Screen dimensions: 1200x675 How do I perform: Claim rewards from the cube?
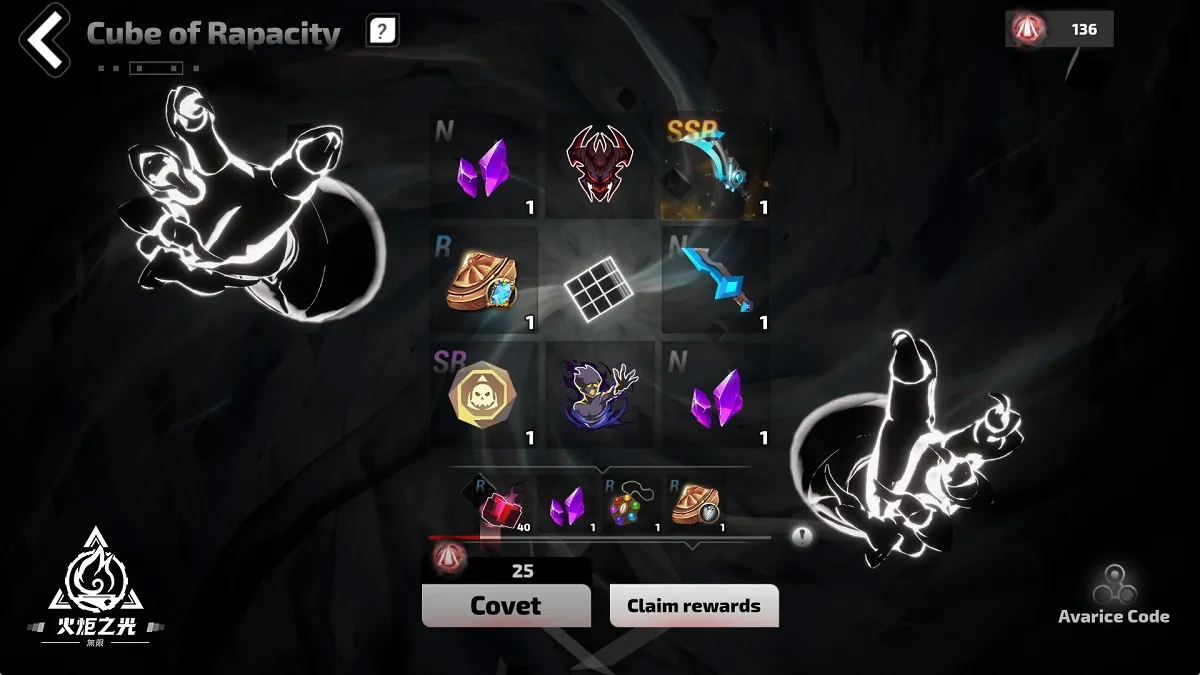pos(694,605)
